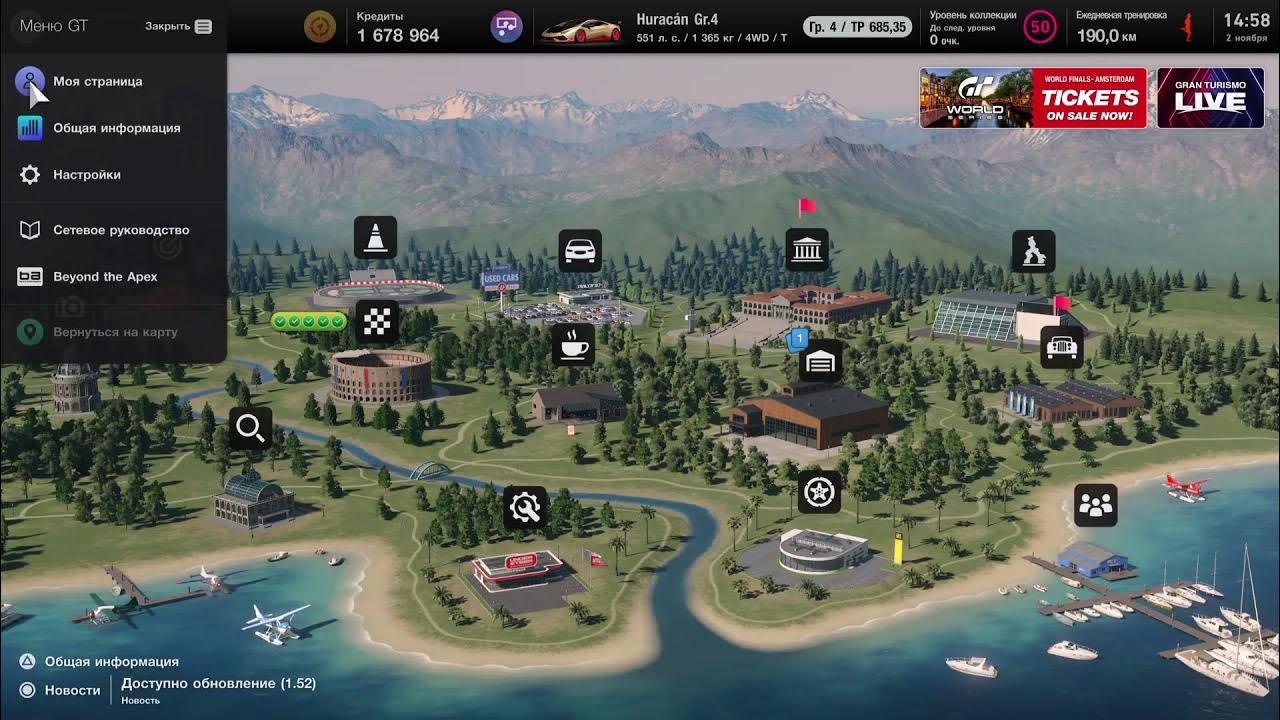Image resolution: width=1280 pixels, height=720 pixels.
Task: Select Вернуться на карту option
Action: pos(115,332)
